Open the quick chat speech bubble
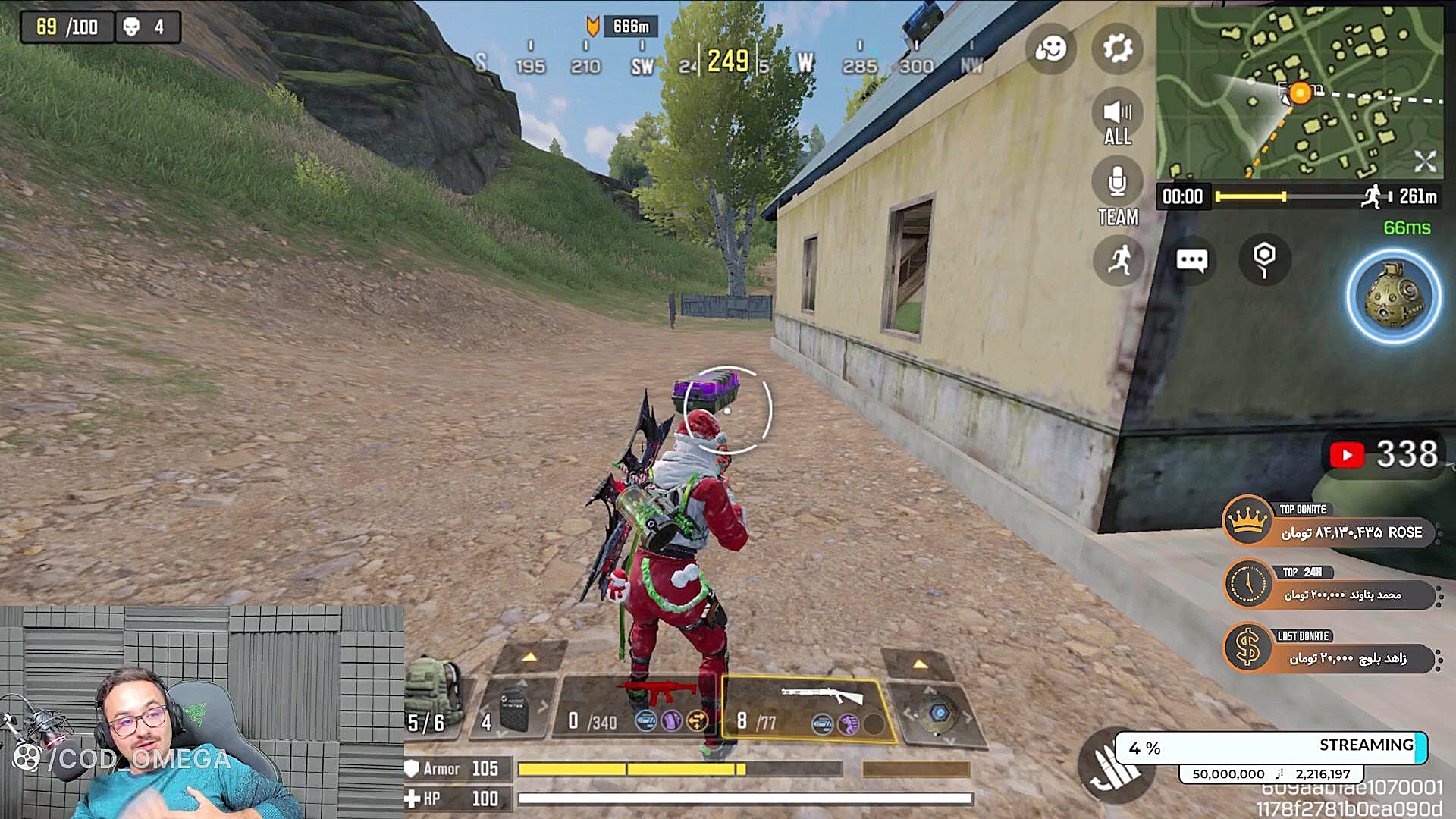Viewport: 1456px width, 819px height. coord(1191,261)
